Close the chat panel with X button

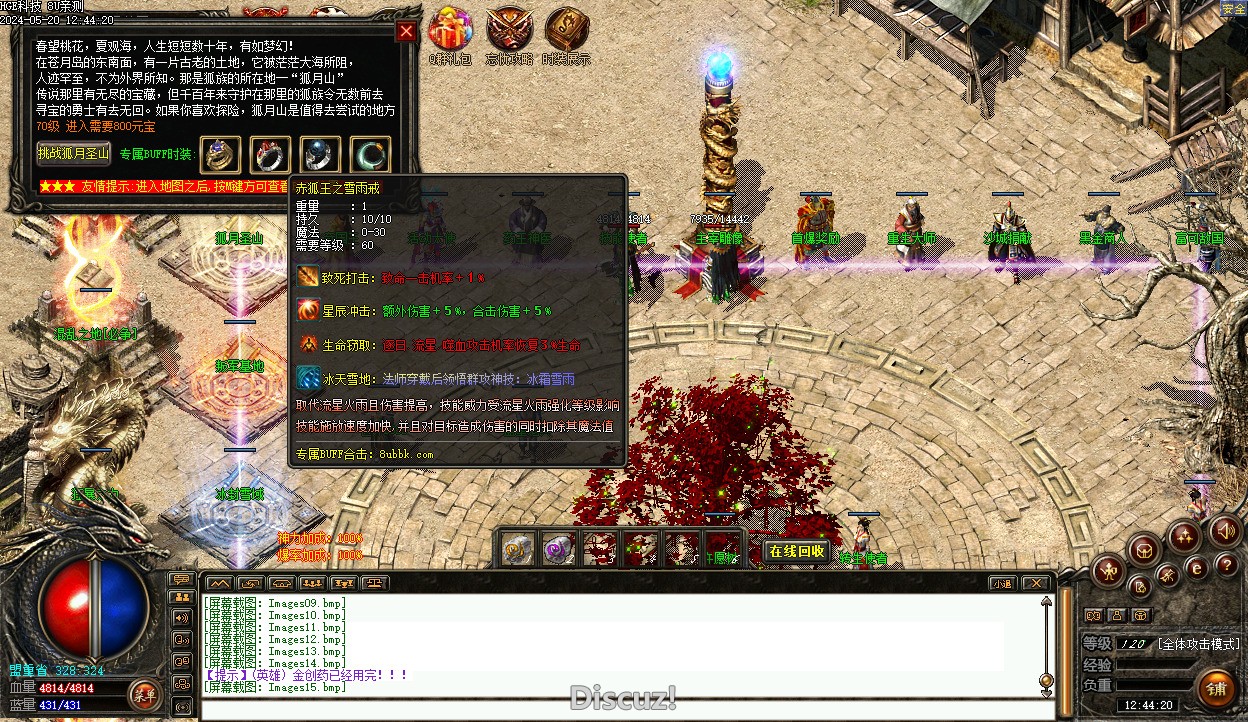1035,583
